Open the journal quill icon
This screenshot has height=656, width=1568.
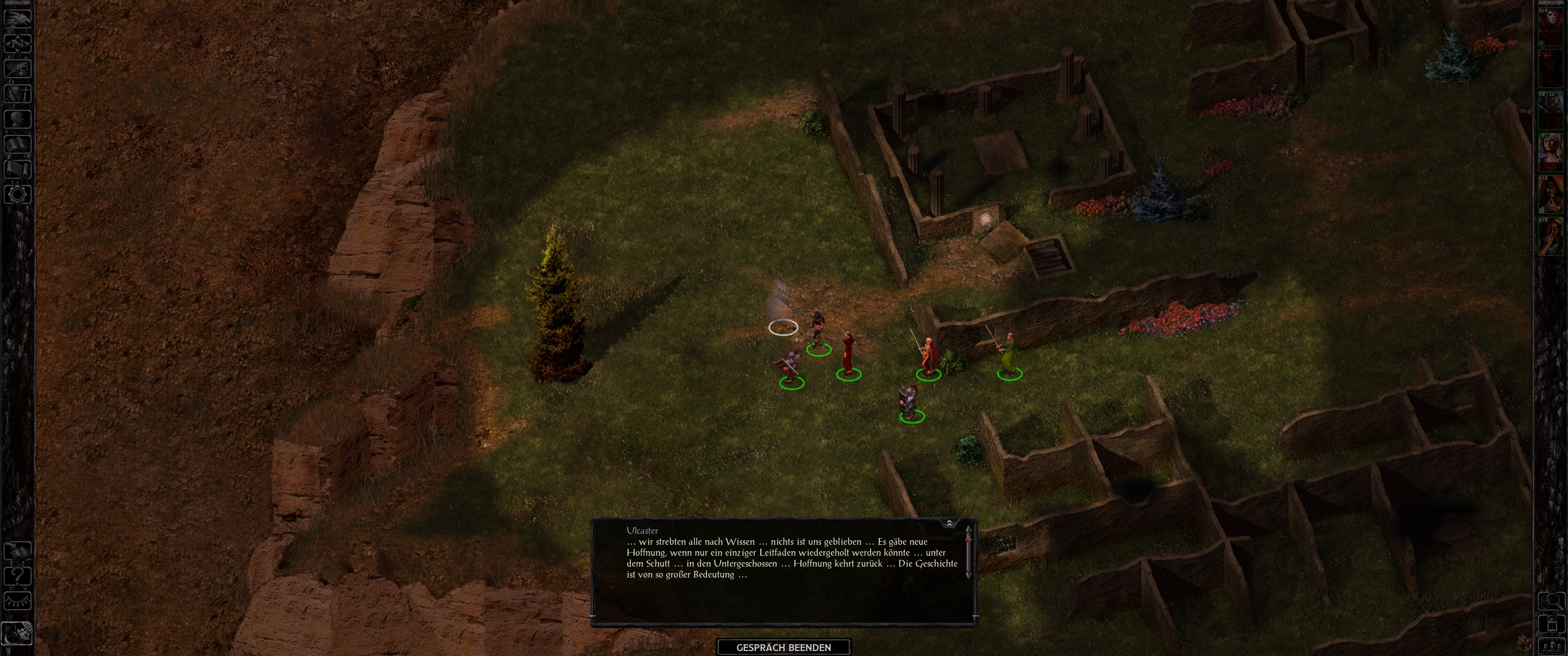[18, 68]
